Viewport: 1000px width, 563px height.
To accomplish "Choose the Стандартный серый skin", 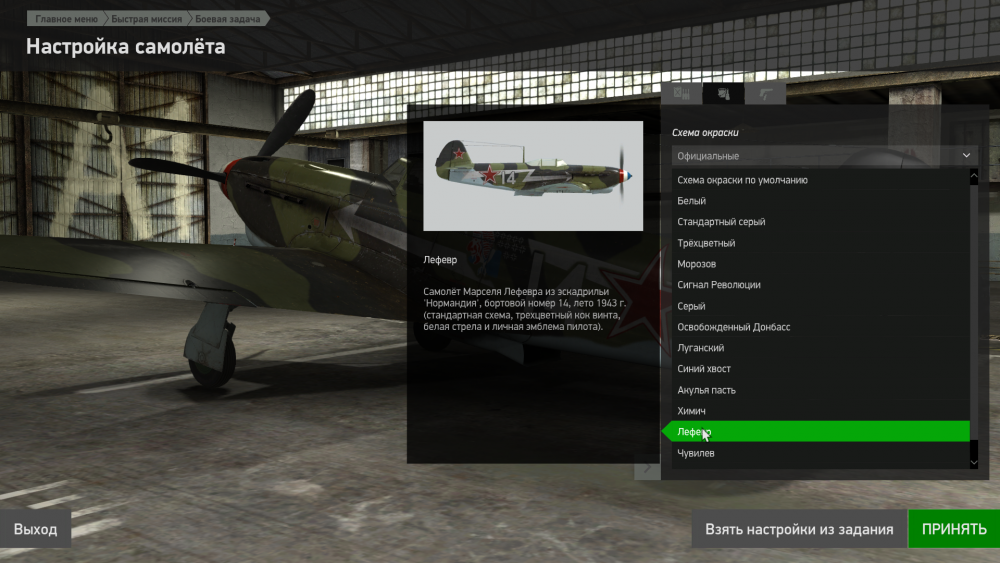I will coord(721,222).
